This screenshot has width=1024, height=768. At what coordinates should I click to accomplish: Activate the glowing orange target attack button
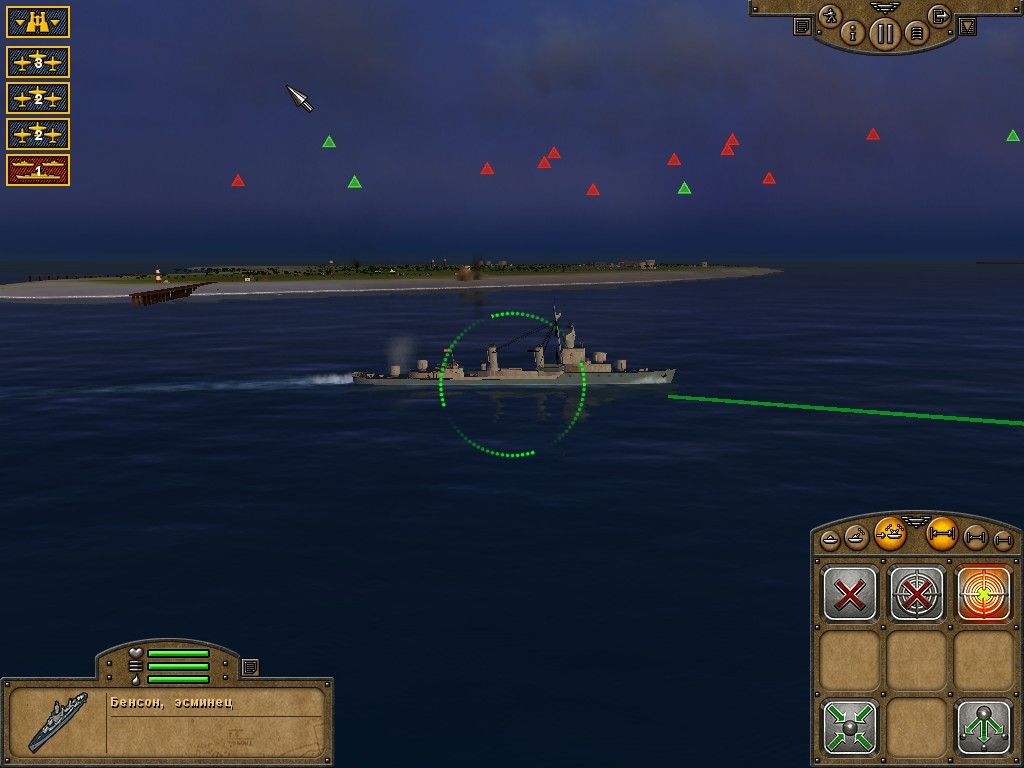tap(984, 594)
